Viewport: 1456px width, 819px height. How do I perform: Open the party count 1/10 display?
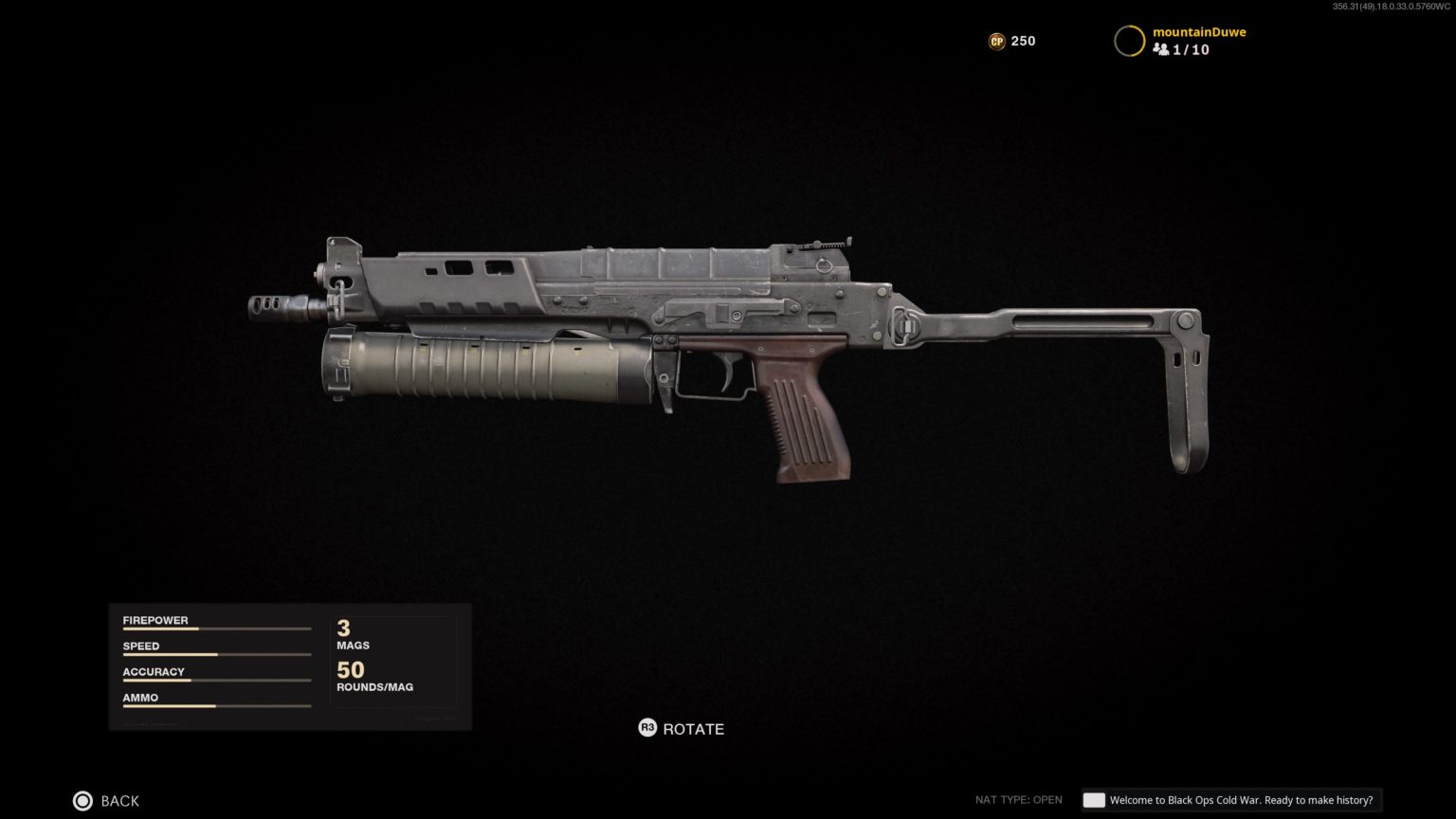pos(1192,49)
